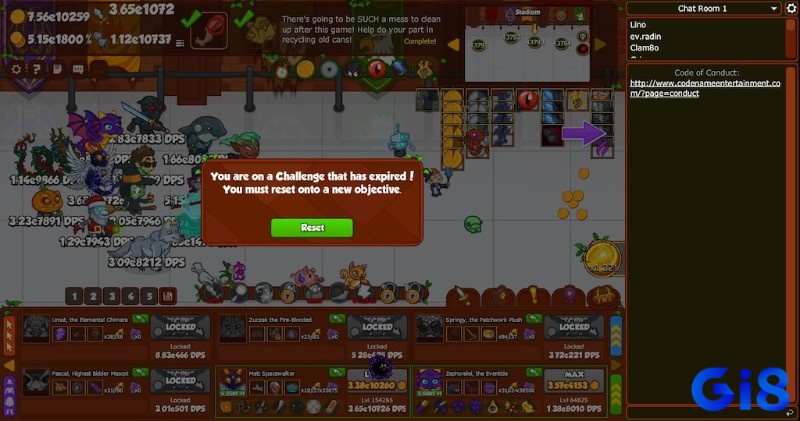Open the exclamation mark tab
This screenshot has width=800, height=421.
[533, 296]
